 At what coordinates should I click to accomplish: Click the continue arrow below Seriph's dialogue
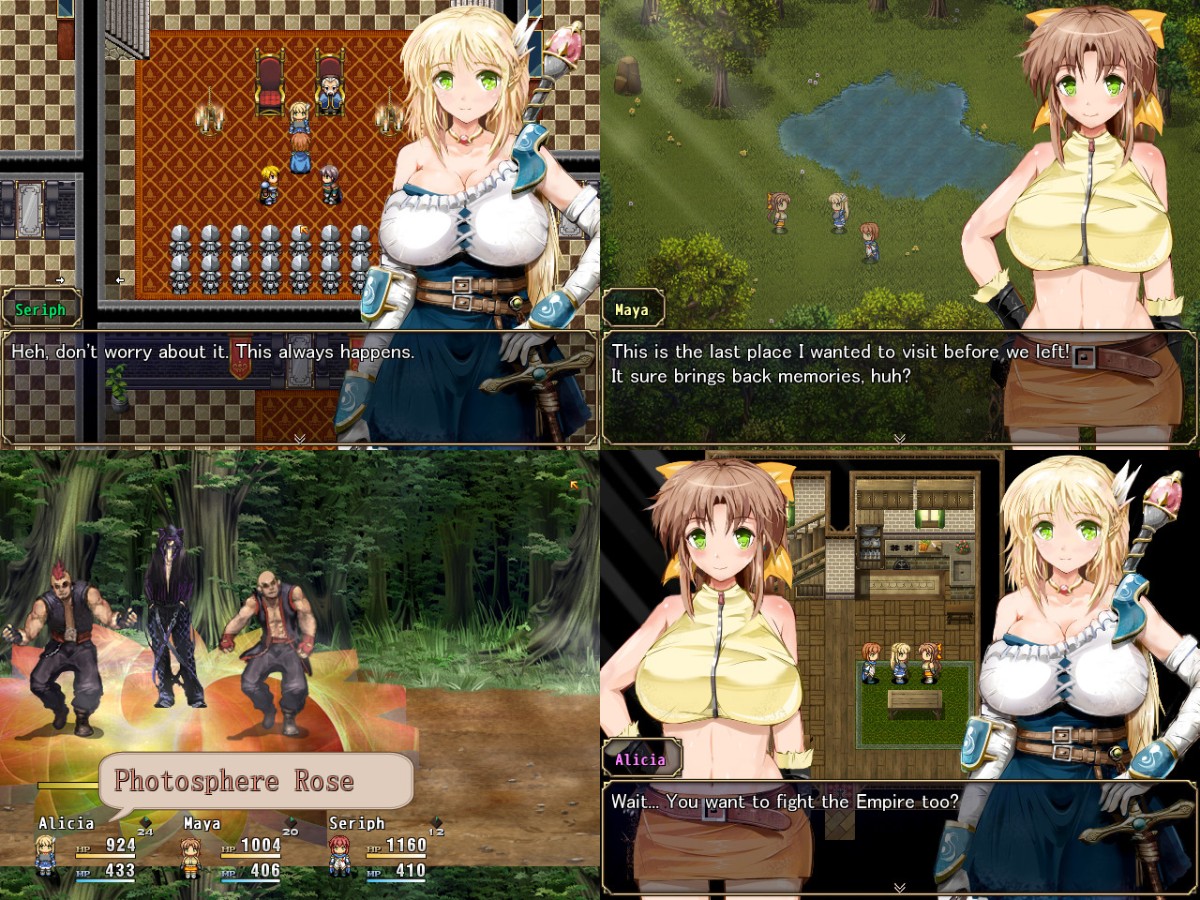coord(299,438)
